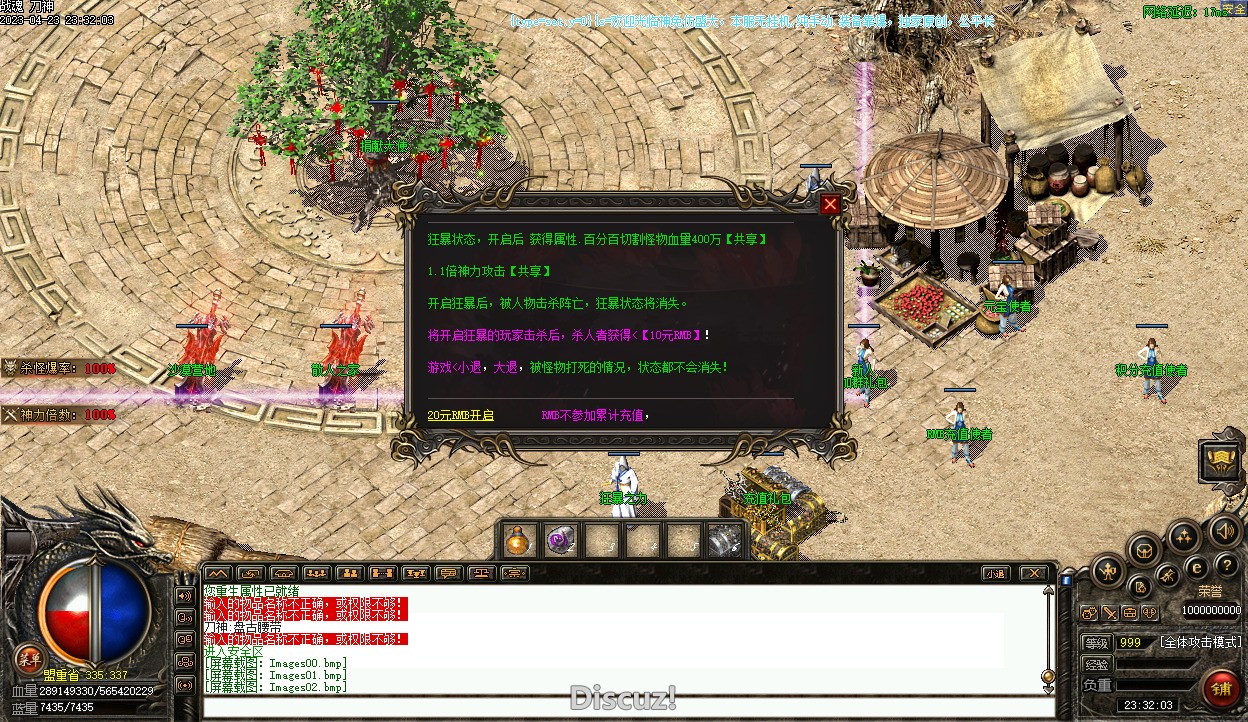The width and height of the screenshot is (1248, 722).
Task: Open the skills sparkle icon
Action: (1184, 537)
